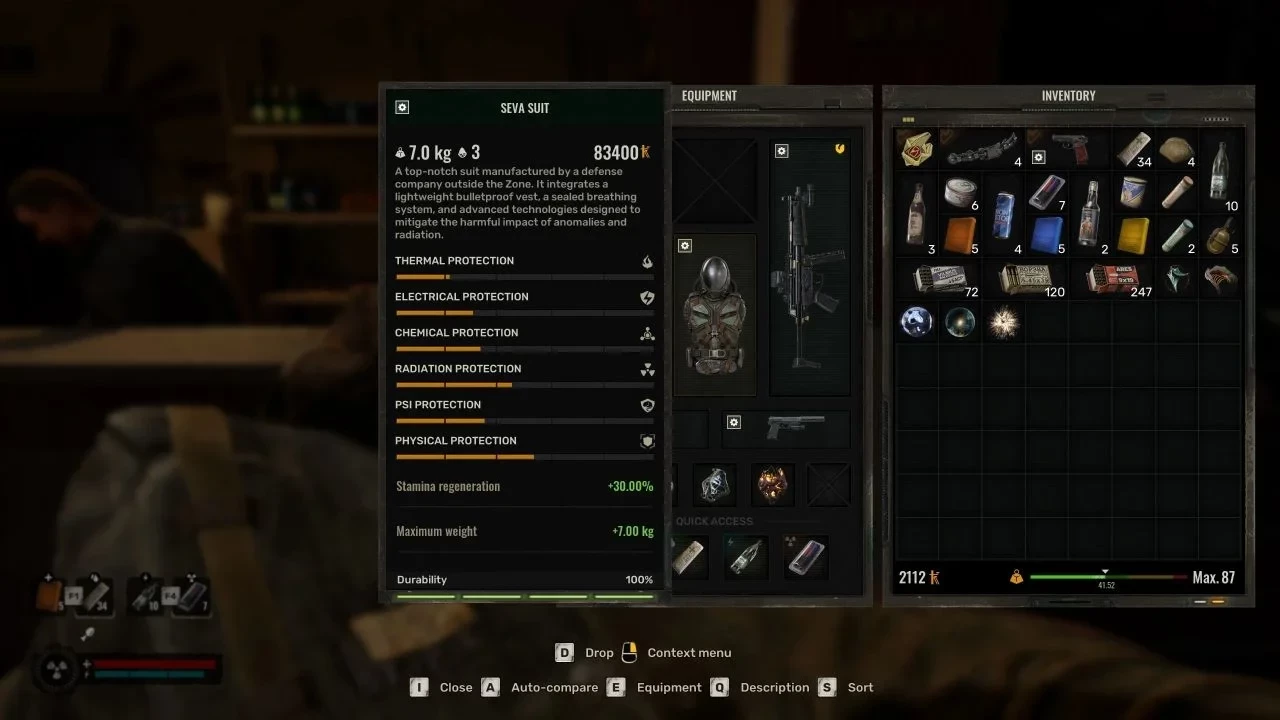The height and width of the screenshot is (720, 1280).
Task: Select the white sparkling burst artifact
Action: (x=1003, y=322)
